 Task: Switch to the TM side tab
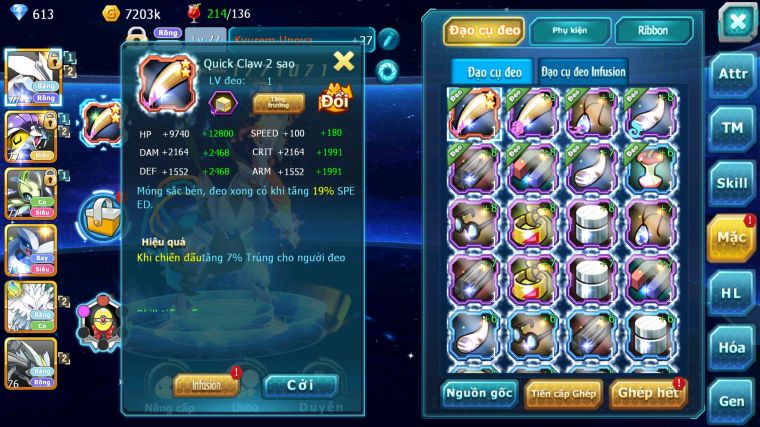point(732,128)
